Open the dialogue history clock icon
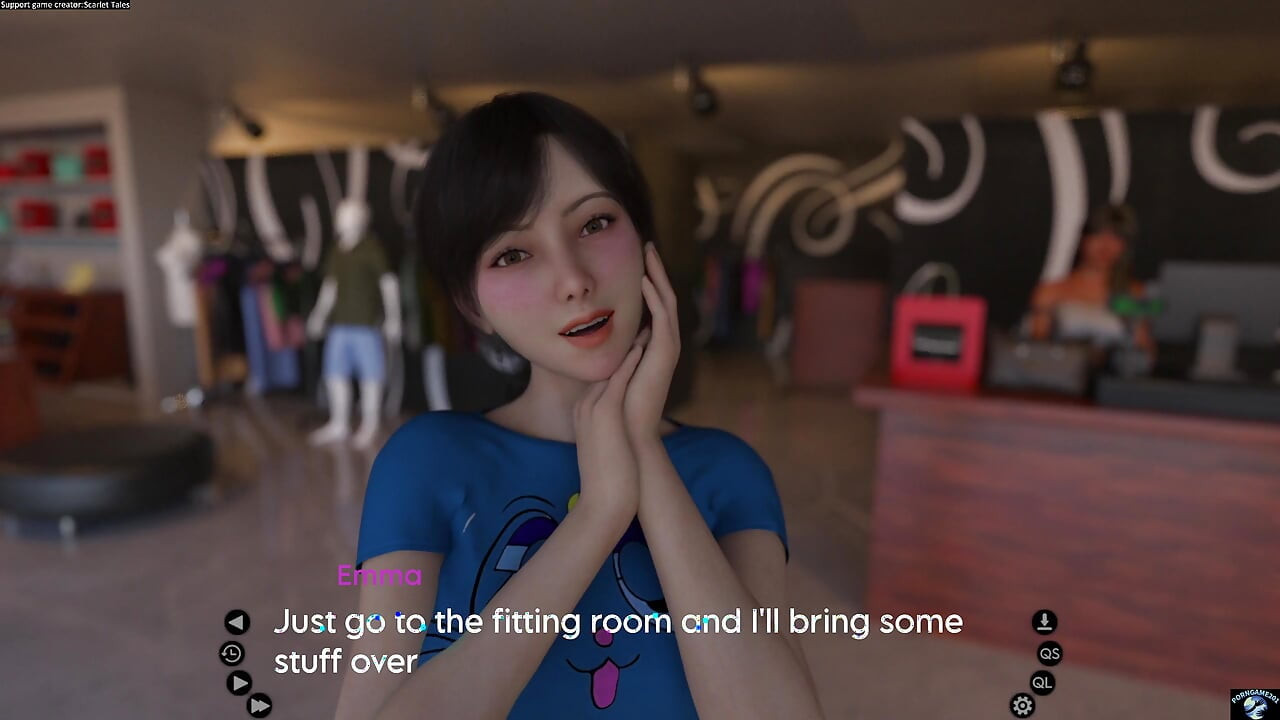 click(x=232, y=654)
